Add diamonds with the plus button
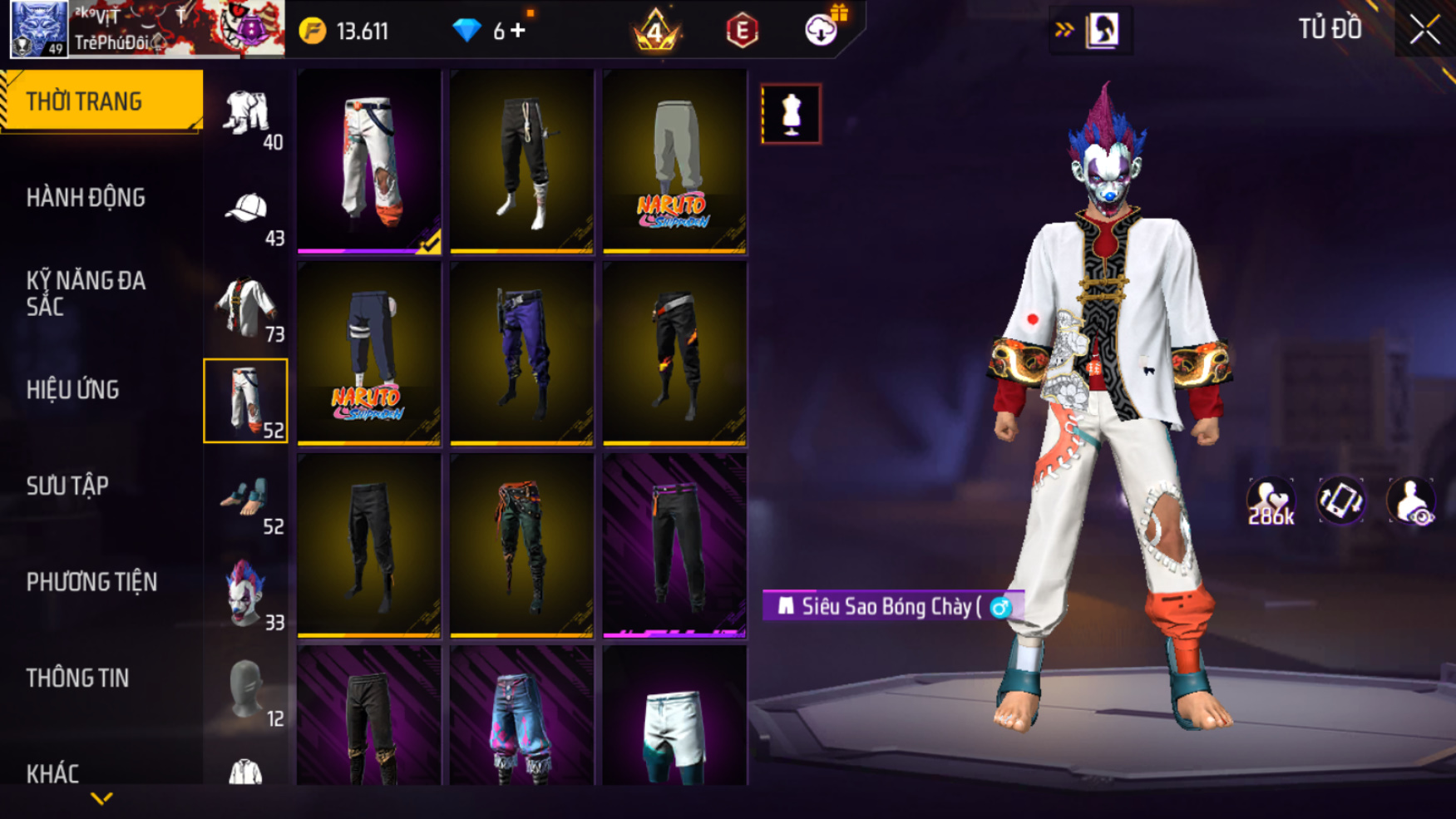The height and width of the screenshot is (819, 1456). pos(519,31)
